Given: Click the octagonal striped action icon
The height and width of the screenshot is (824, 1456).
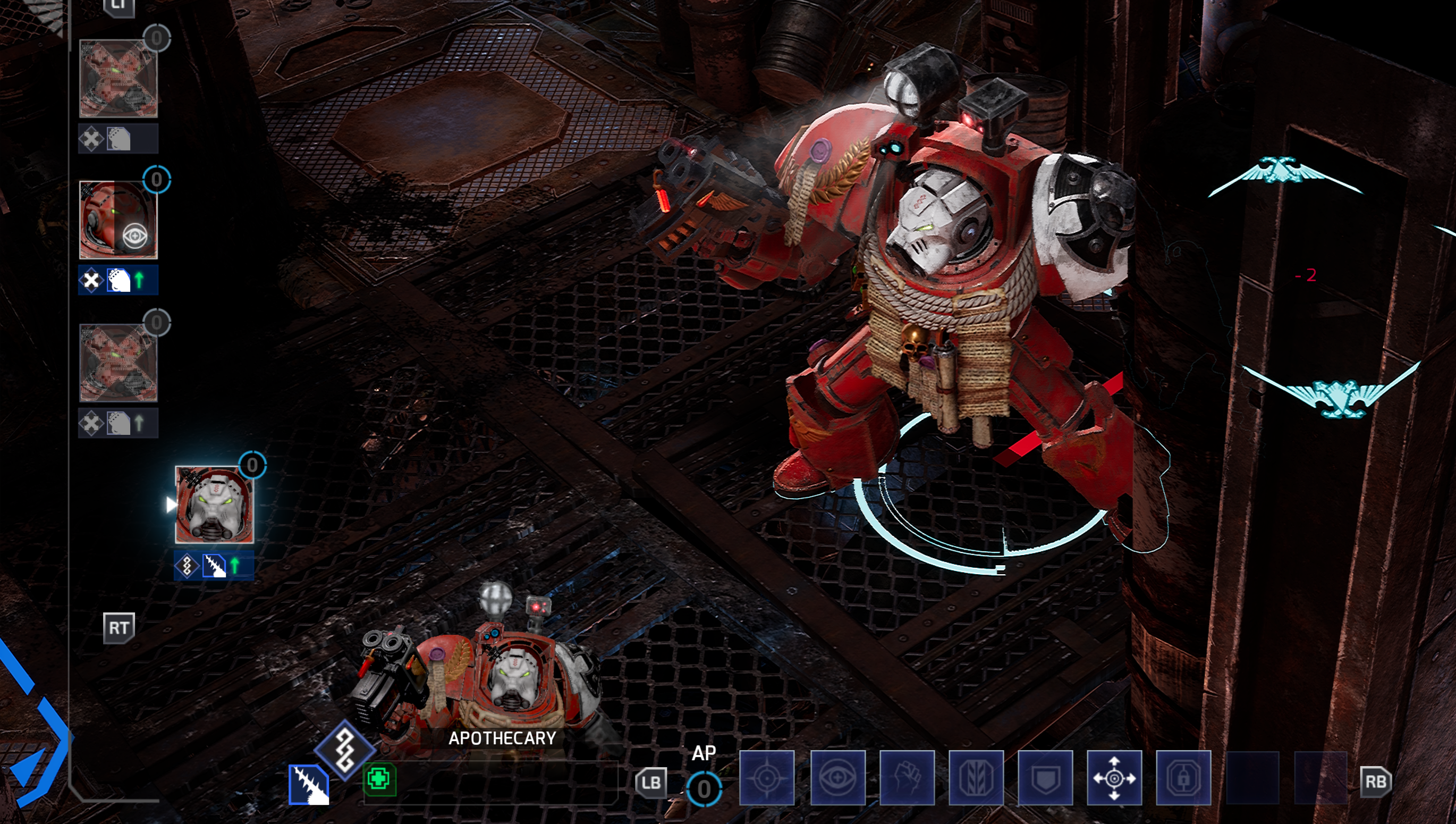Looking at the screenshot, I should click(x=976, y=778).
